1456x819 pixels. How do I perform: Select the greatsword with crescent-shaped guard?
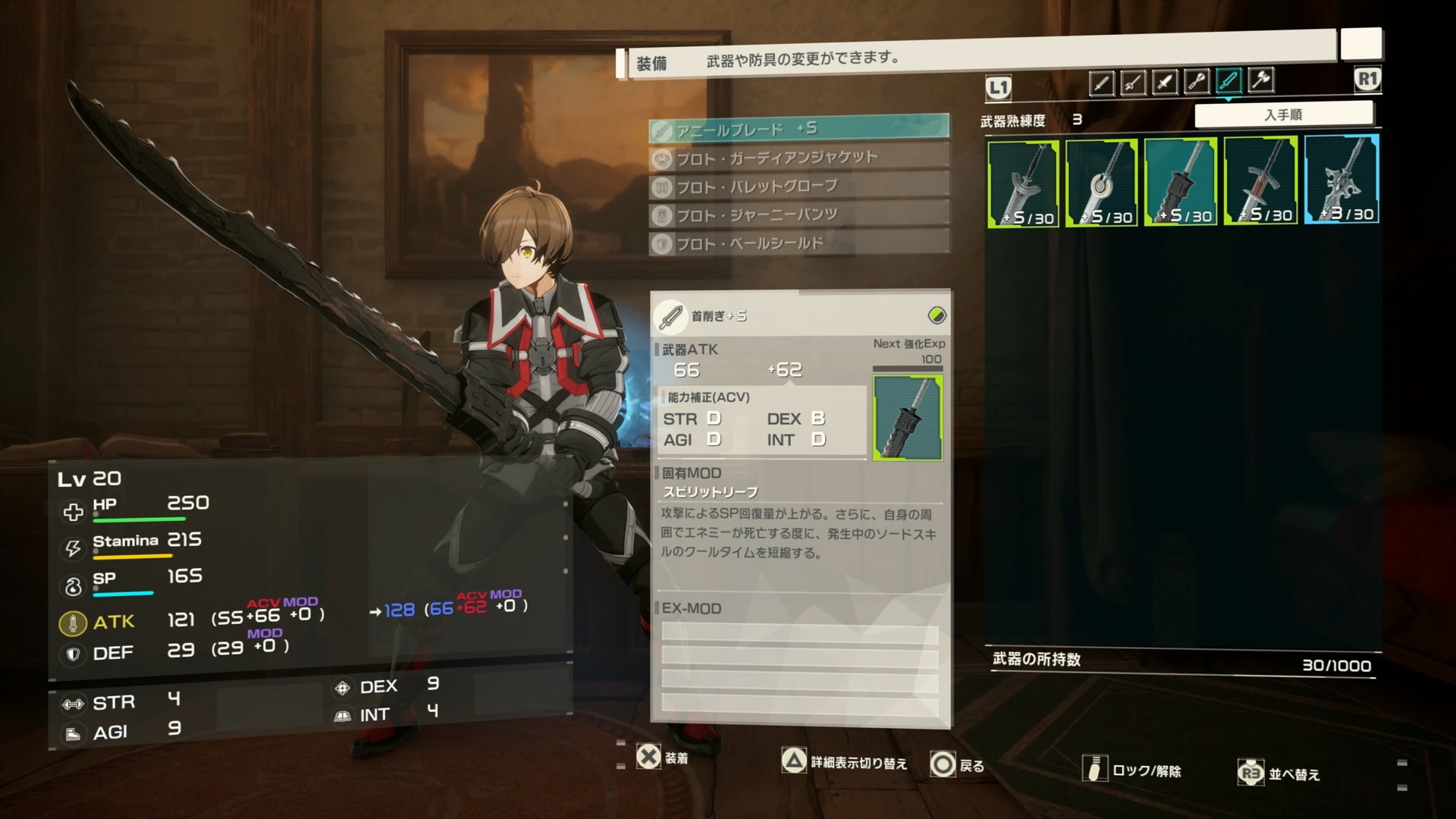pyautogui.click(x=1023, y=183)
